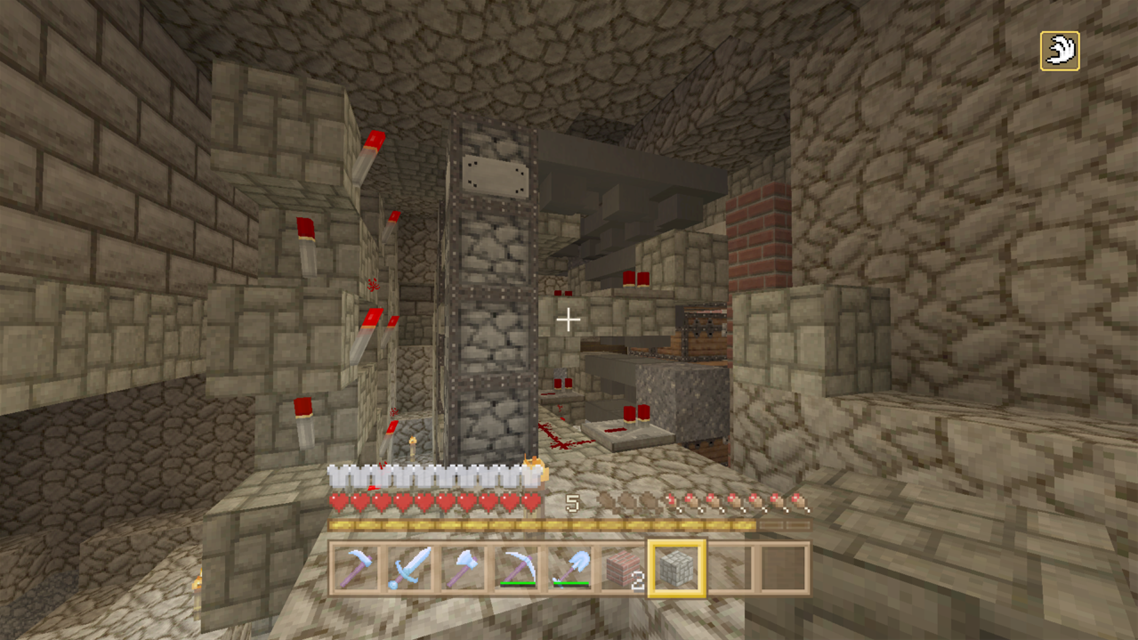This screenshot has width=1138, height=640.
Task: Choose the curved pickaxe with durability bar
Action: (x=516, y=568)
